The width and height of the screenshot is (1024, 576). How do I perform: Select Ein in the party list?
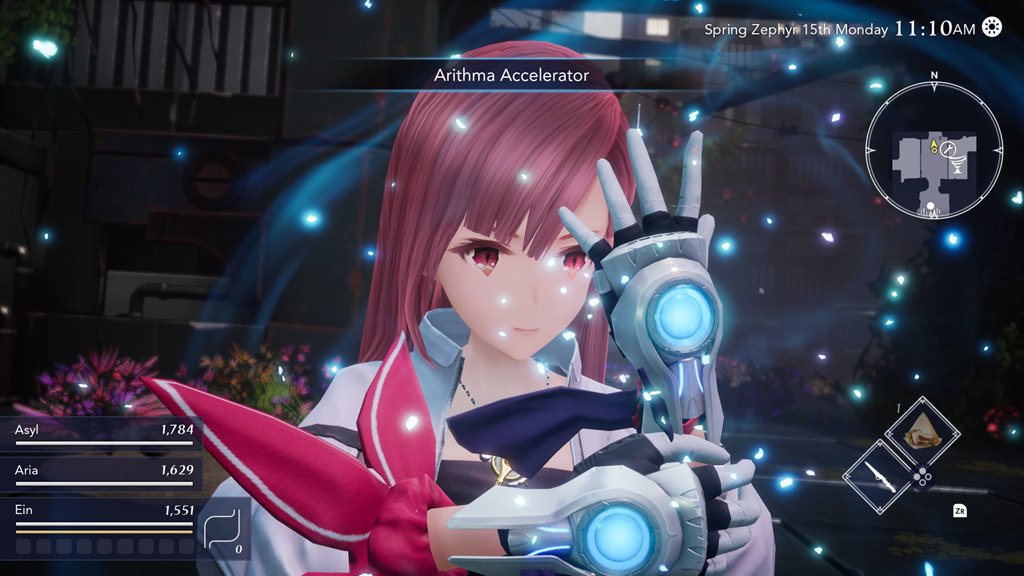[x=100, y=513]
